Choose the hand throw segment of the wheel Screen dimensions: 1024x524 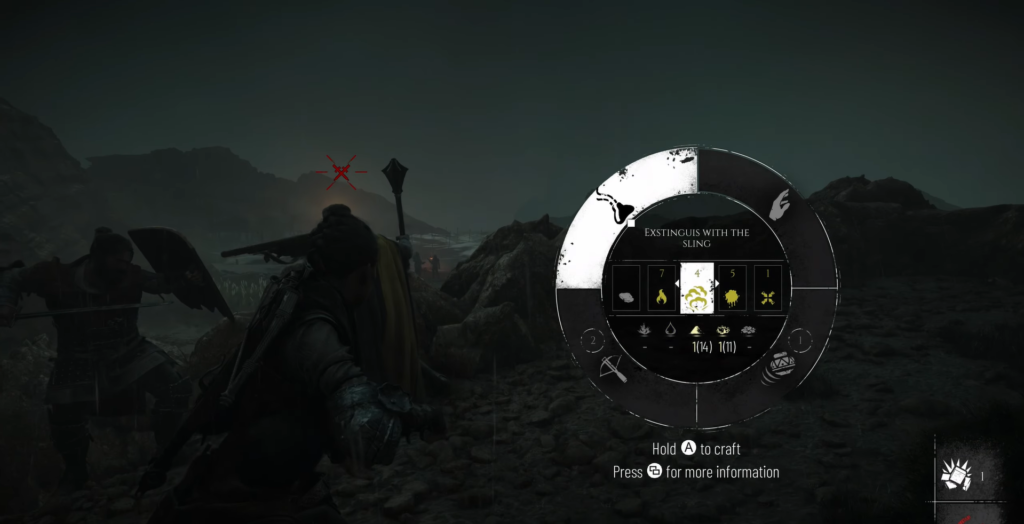[783, 208]
